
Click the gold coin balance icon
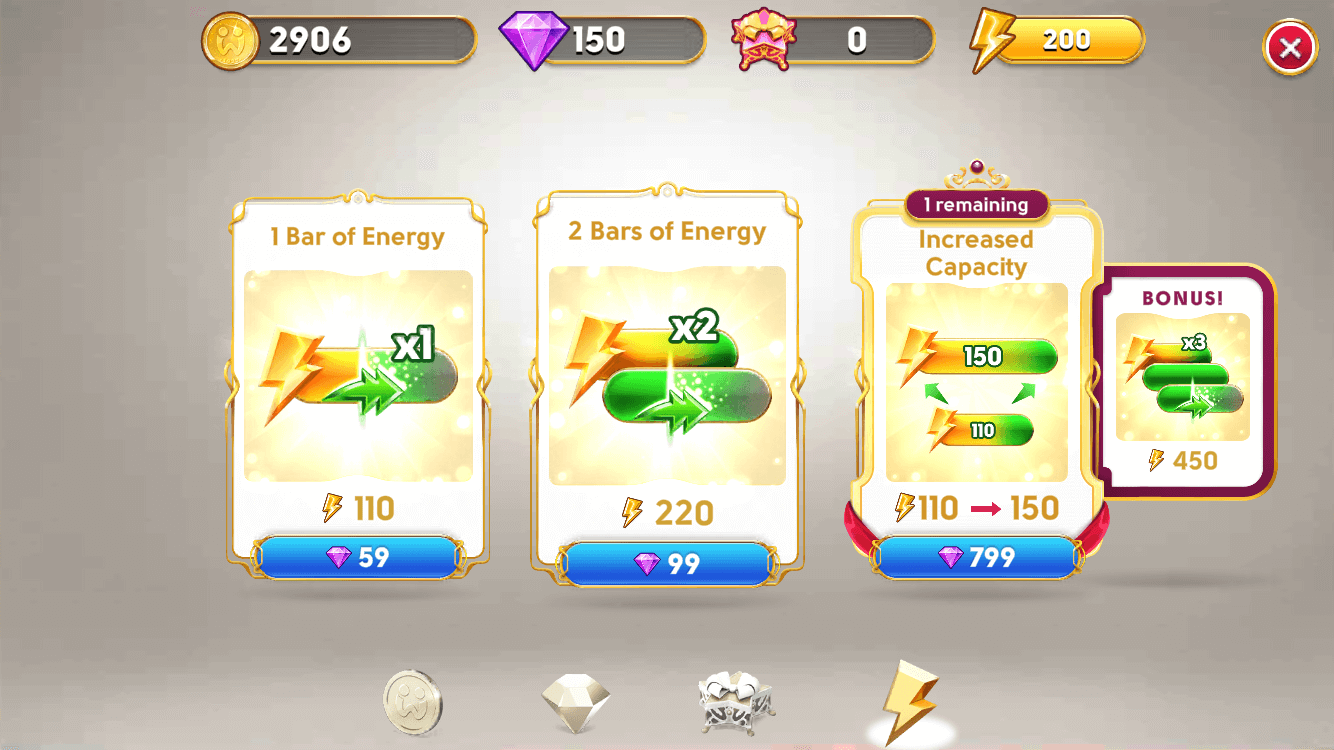coord(233,39)
